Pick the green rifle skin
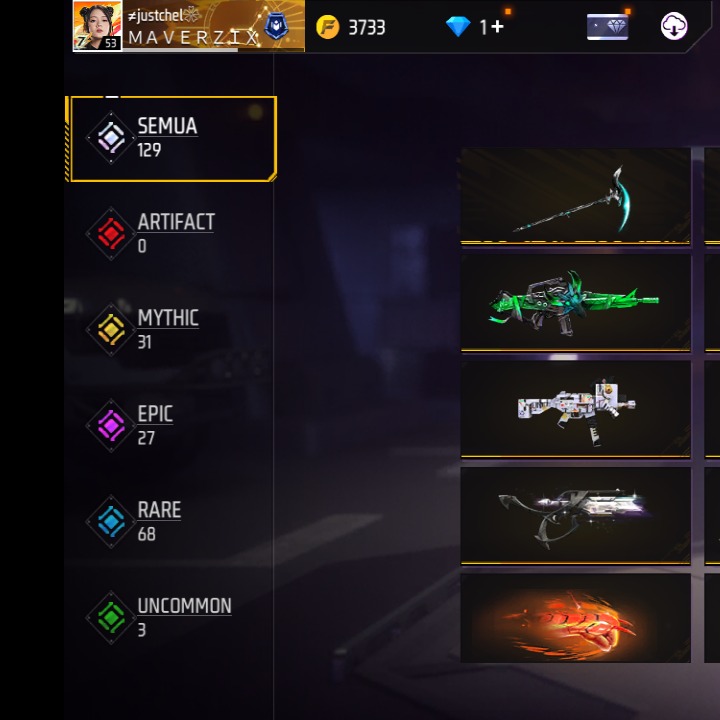Viewport: 720px width, 720px height. tap(575, 301)
